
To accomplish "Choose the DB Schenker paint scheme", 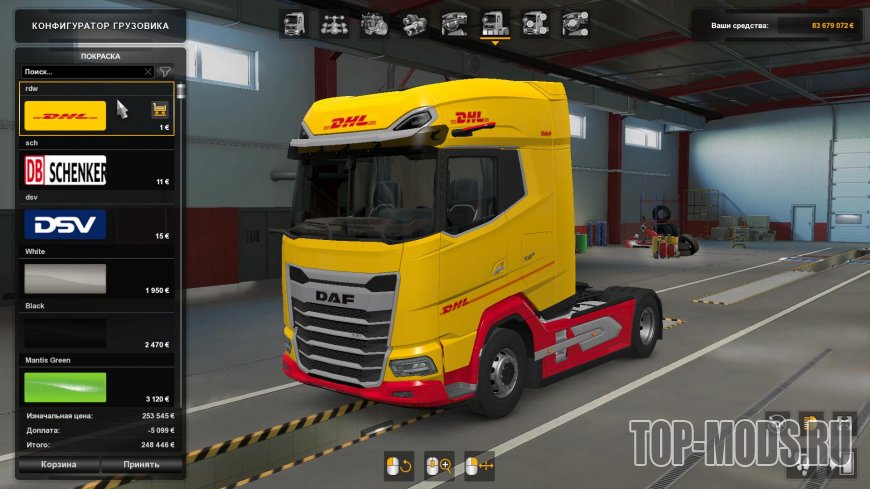I will click(x=65, y=170).
